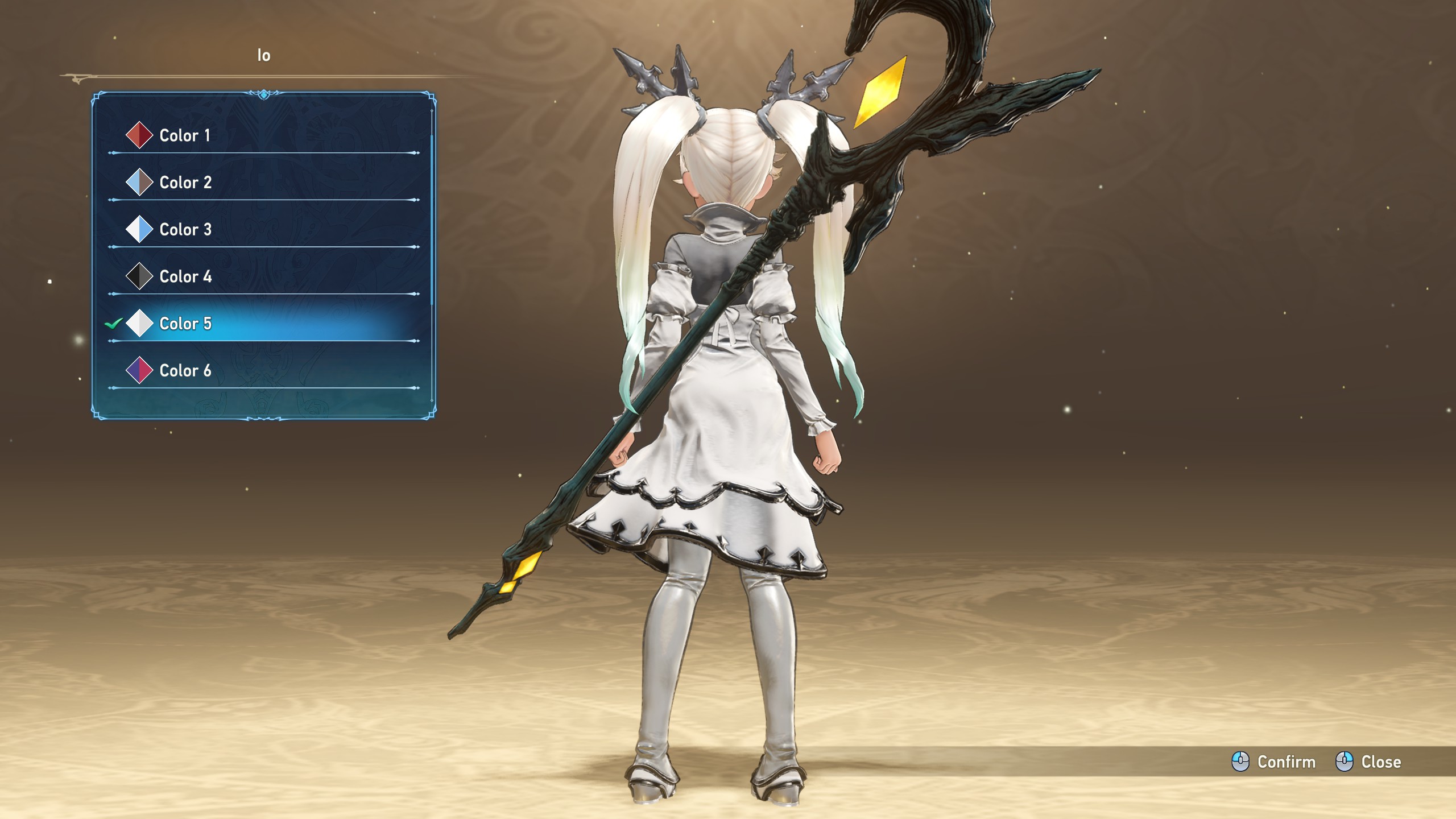Select the highlighted Color 5 entry
Viewport: 1456px width, 819px height.
(x=185, y=324)
